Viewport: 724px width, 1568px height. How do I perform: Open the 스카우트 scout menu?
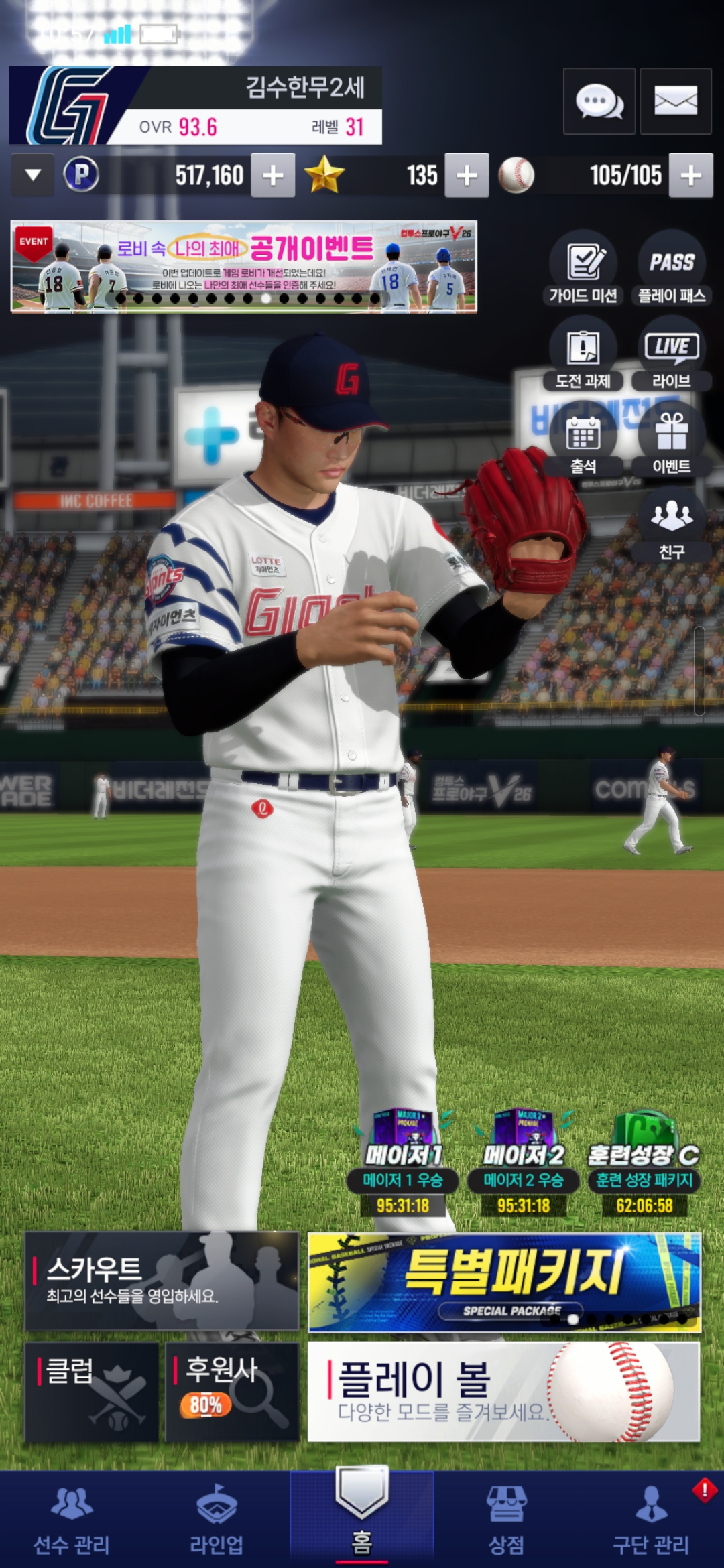click(x=162, y=1281)
